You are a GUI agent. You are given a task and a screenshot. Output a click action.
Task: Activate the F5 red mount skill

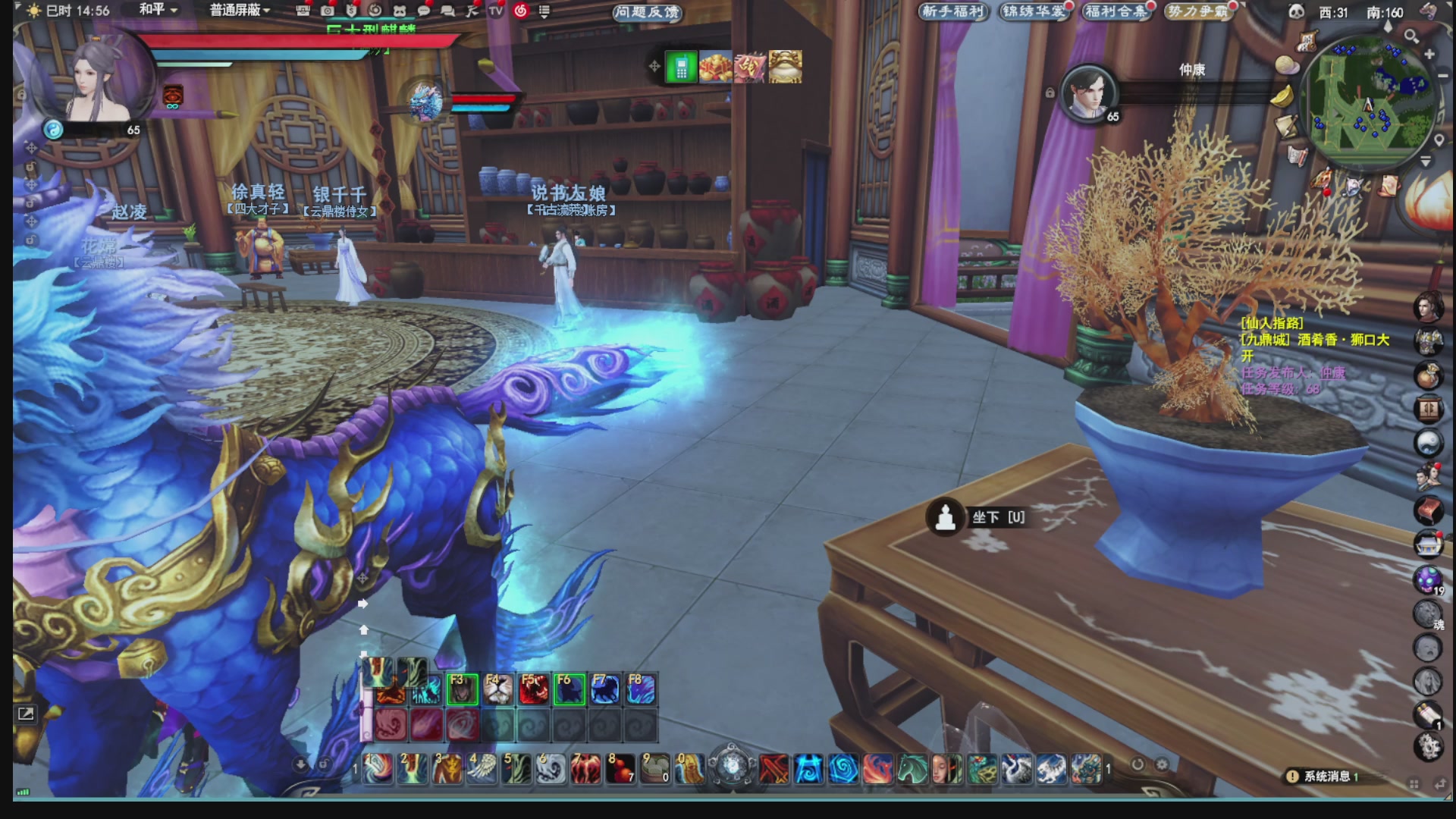[533, 689]
